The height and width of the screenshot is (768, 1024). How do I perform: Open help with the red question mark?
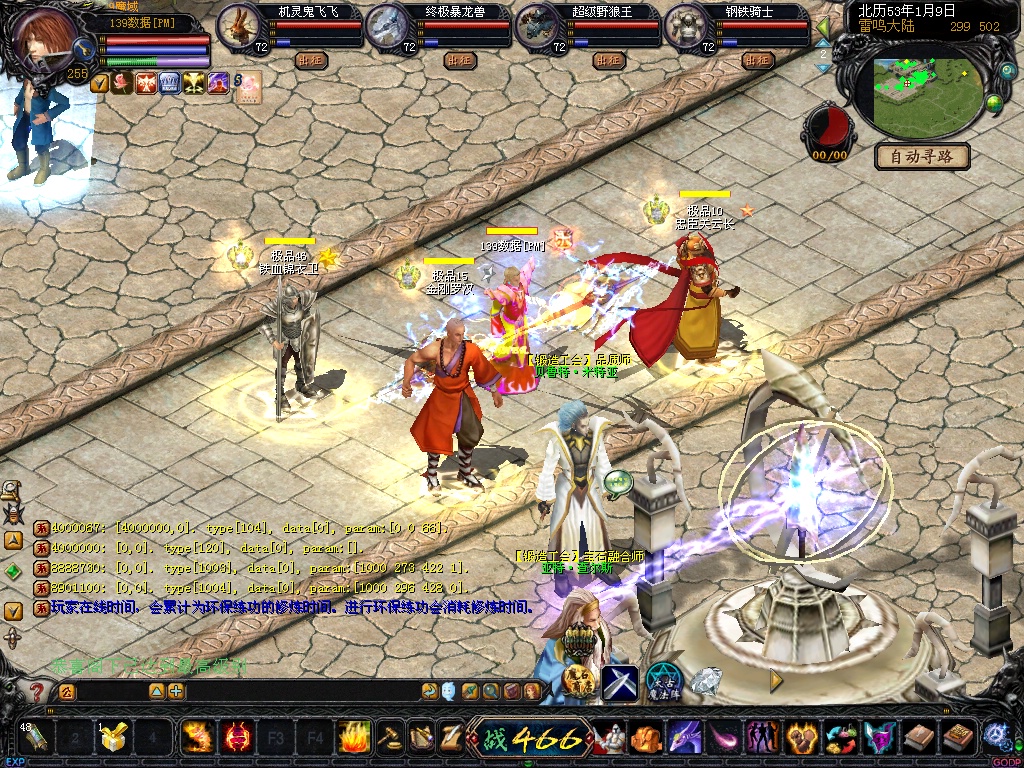point(37,691)
